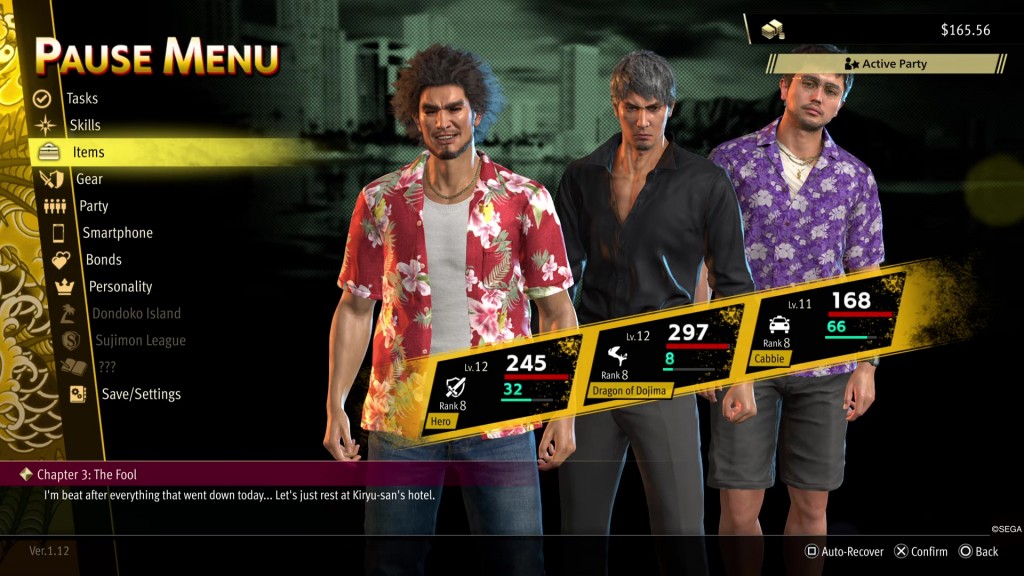Open the Personality screen
This screenshot has height=576, width=1024.
120,287
